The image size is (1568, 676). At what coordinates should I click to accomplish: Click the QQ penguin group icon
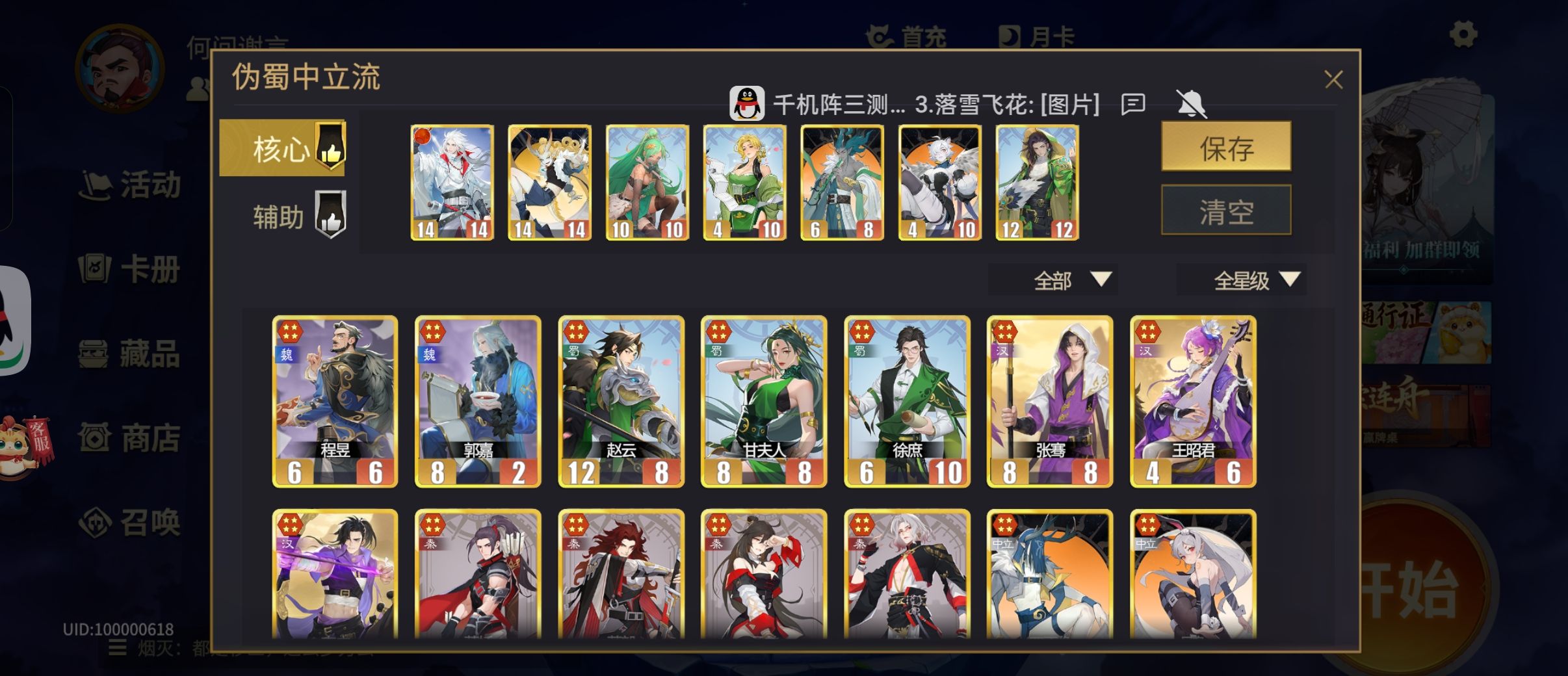point(746,103)
